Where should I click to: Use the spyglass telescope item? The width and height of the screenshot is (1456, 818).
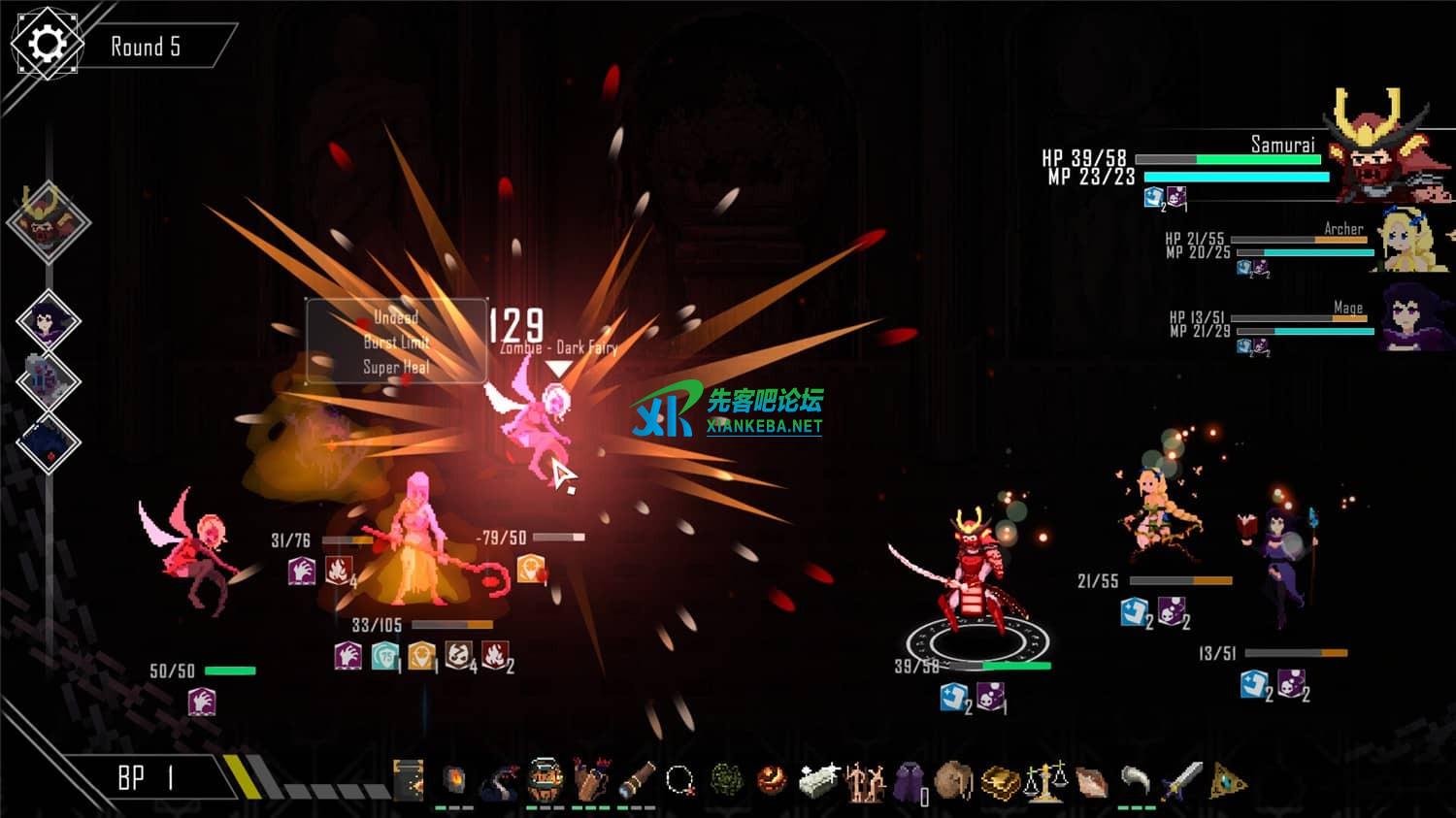click(637, 779)
